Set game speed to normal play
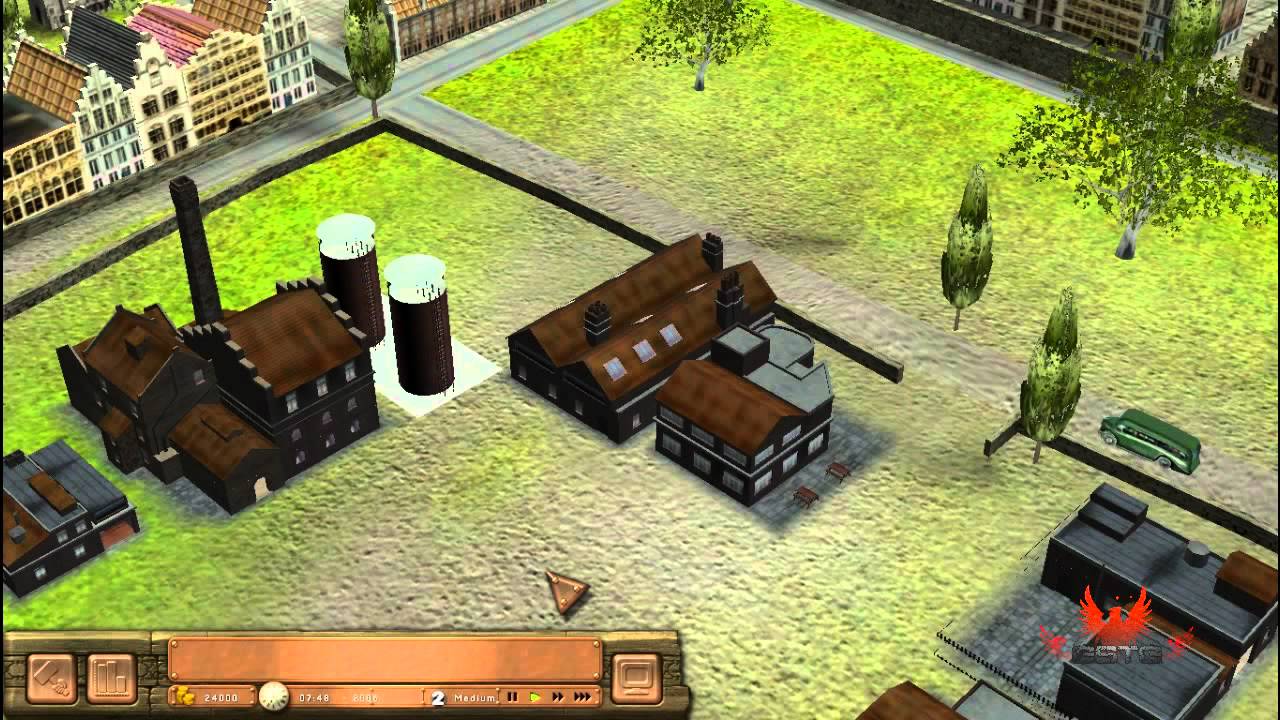 click(535, 697)
